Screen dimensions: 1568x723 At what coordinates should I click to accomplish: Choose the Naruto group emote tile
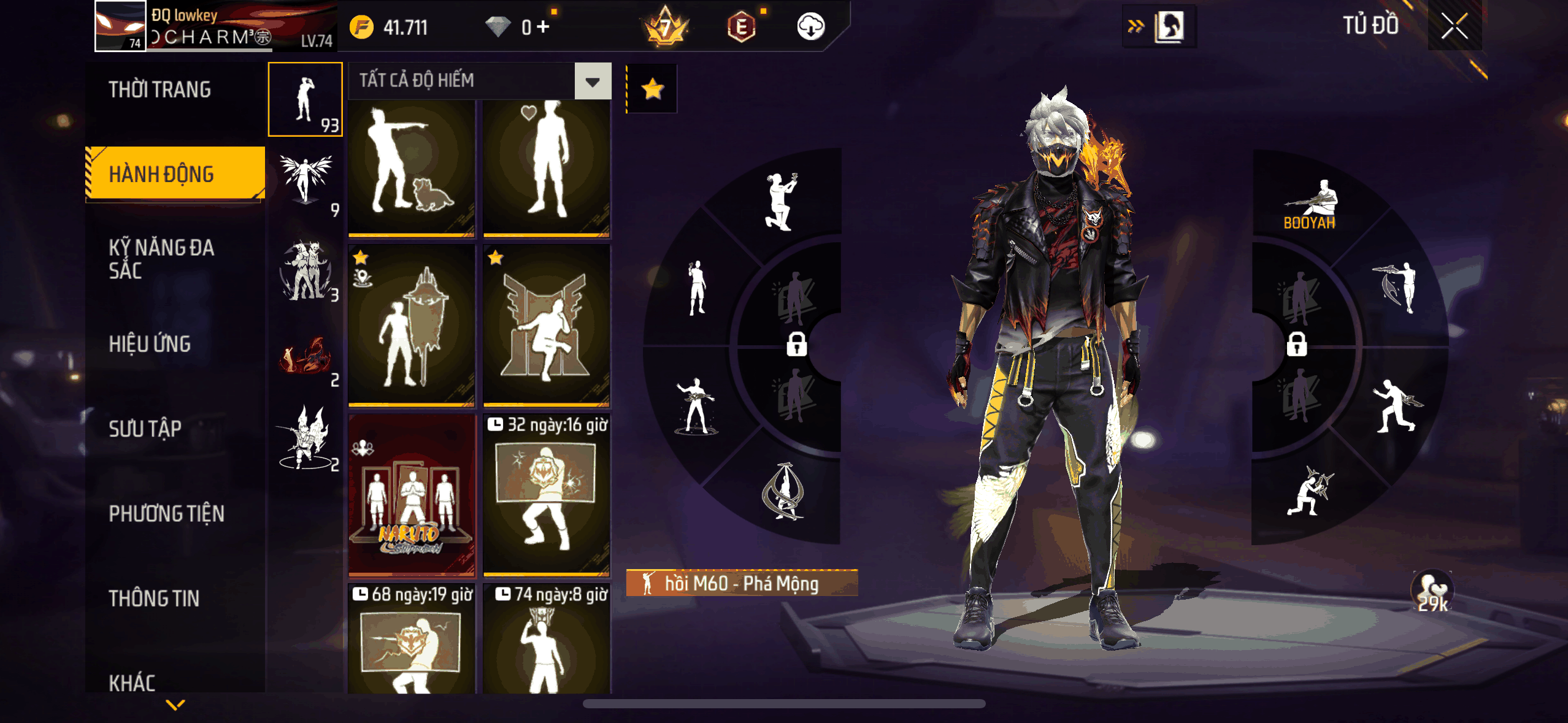click(x=412, y=495)
